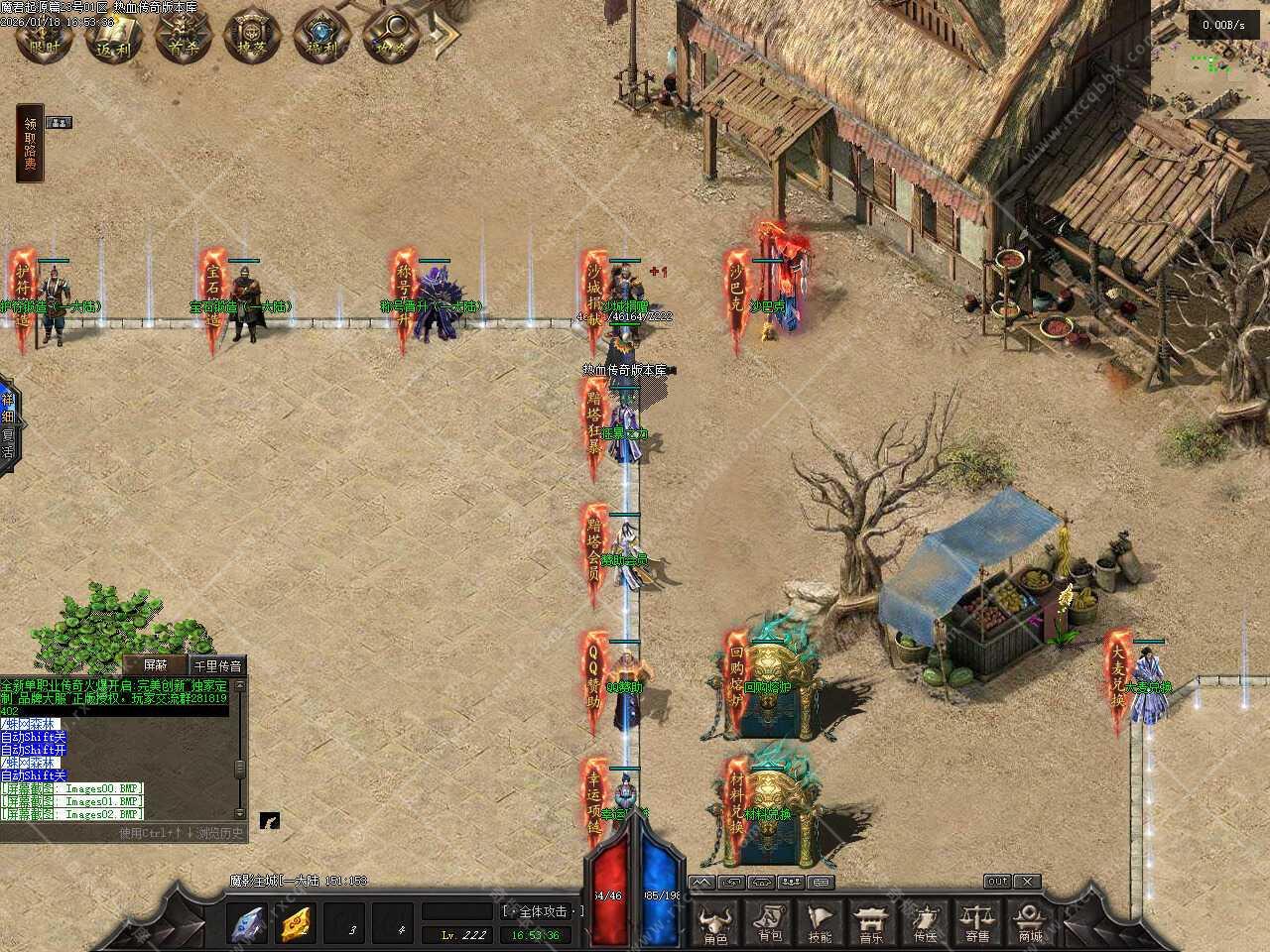Image resolution: width=1270 pixels, height=952 pixels.
Task: Click the out logout button
Action: click(x=997, y=881)
